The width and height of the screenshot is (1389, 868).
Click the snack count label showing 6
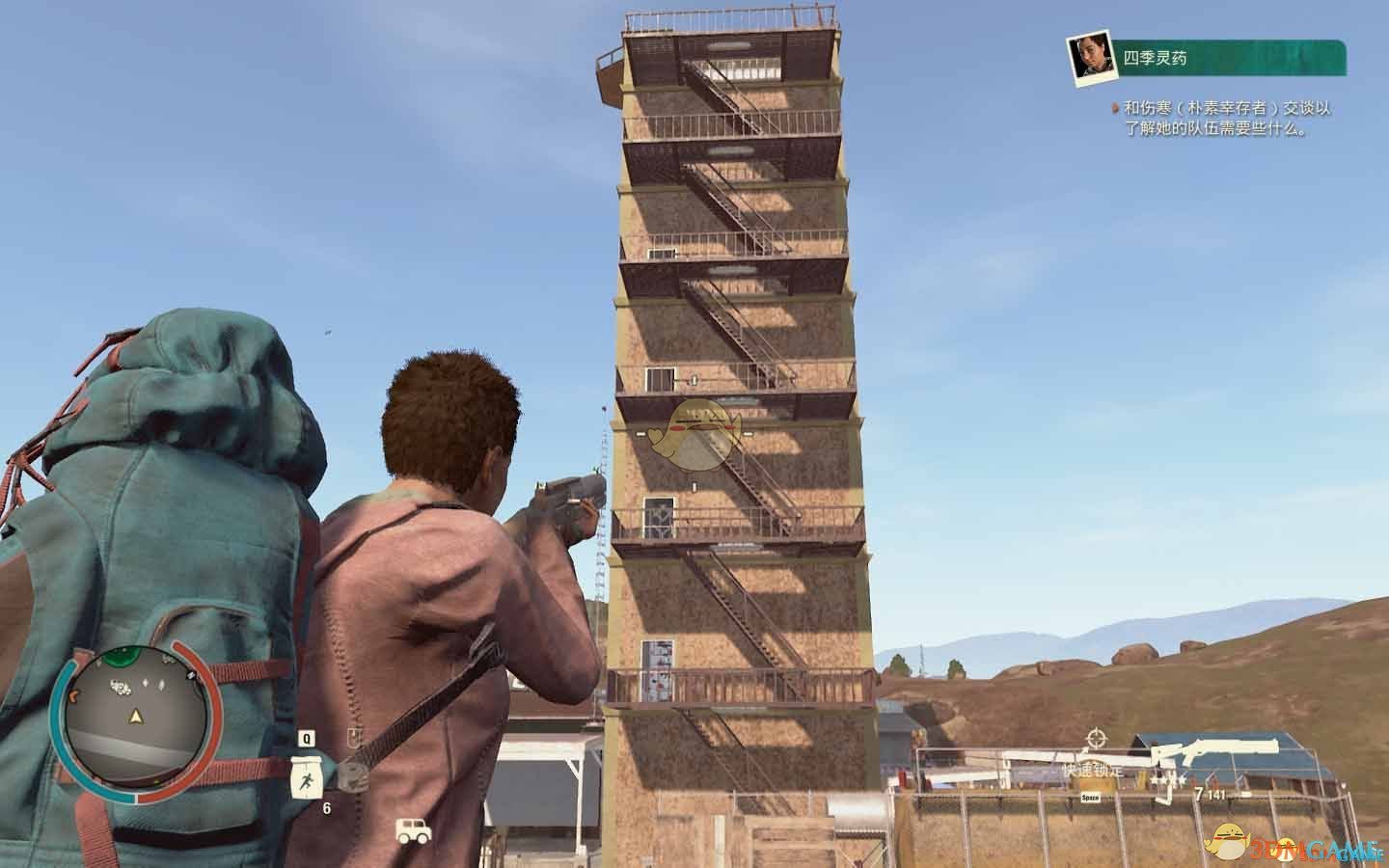pos(326,807)
